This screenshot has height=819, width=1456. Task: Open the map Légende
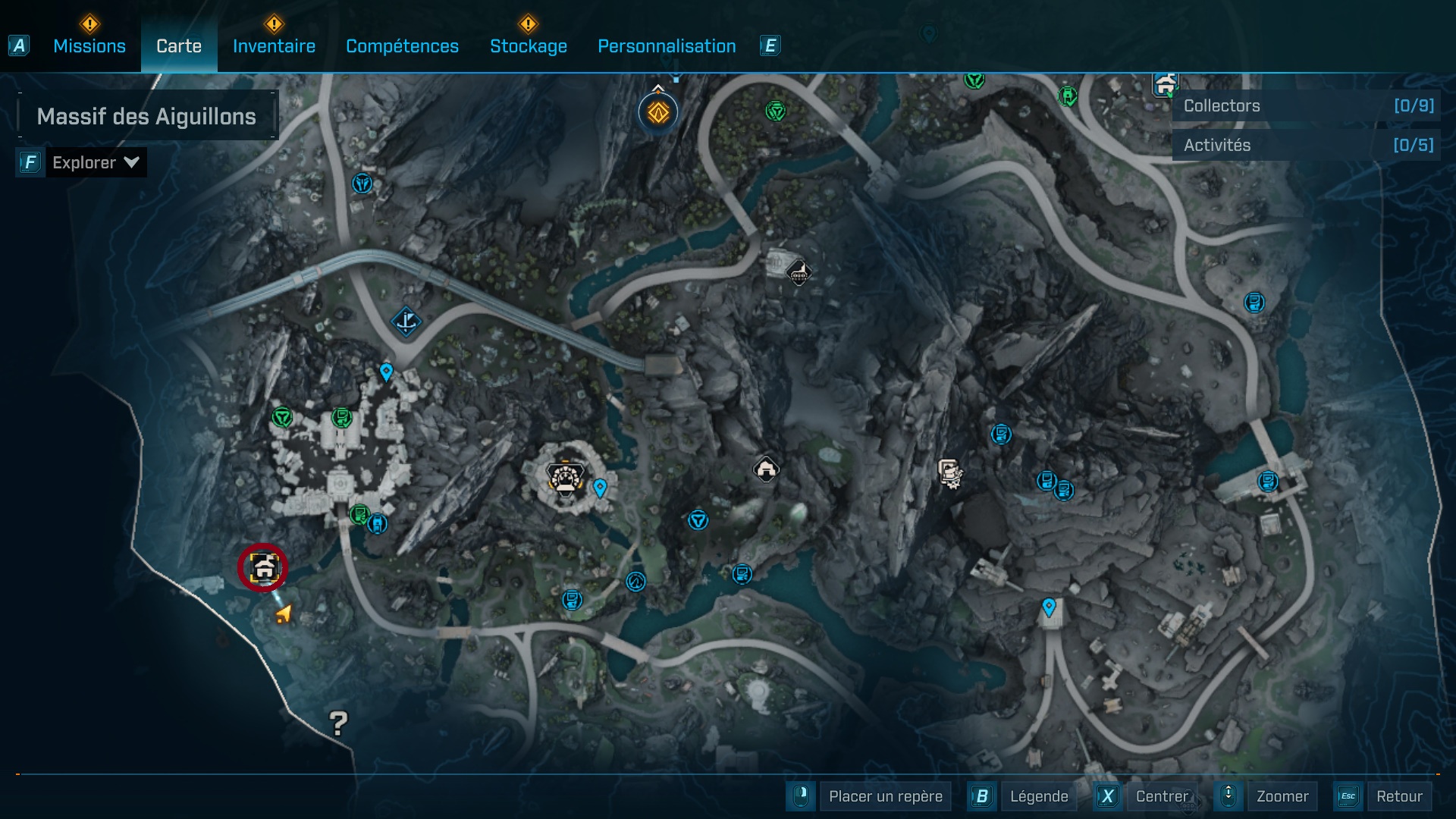tap(1038, 796)
